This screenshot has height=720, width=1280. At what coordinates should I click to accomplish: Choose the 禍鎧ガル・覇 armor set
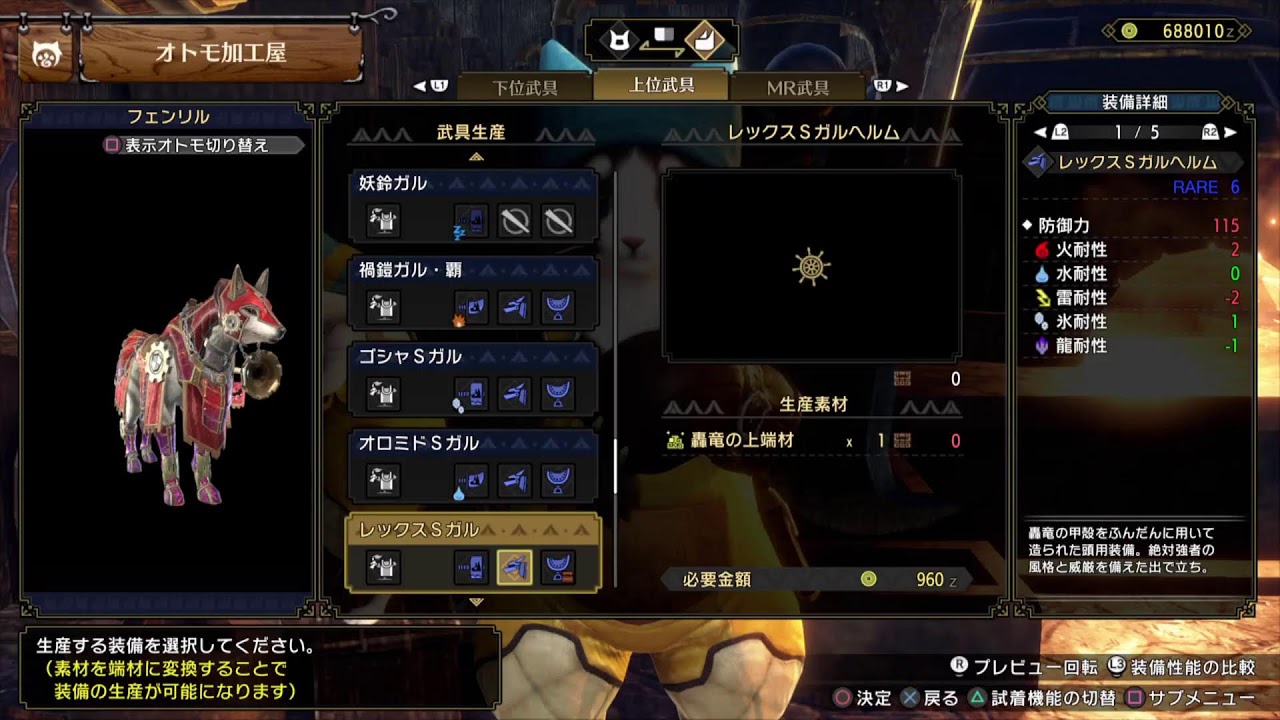pos(472,293)
